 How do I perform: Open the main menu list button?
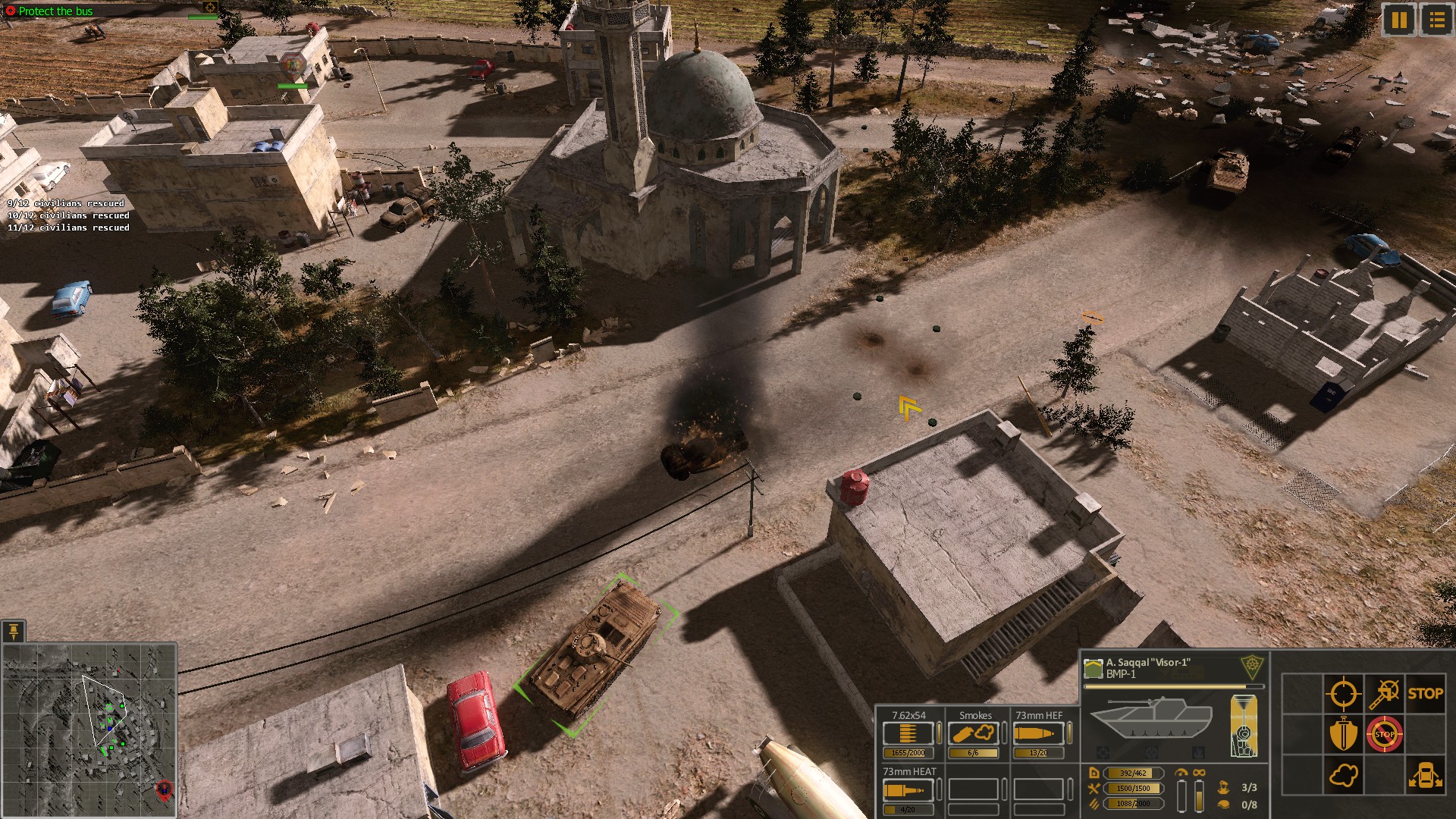click(1436, 20)
